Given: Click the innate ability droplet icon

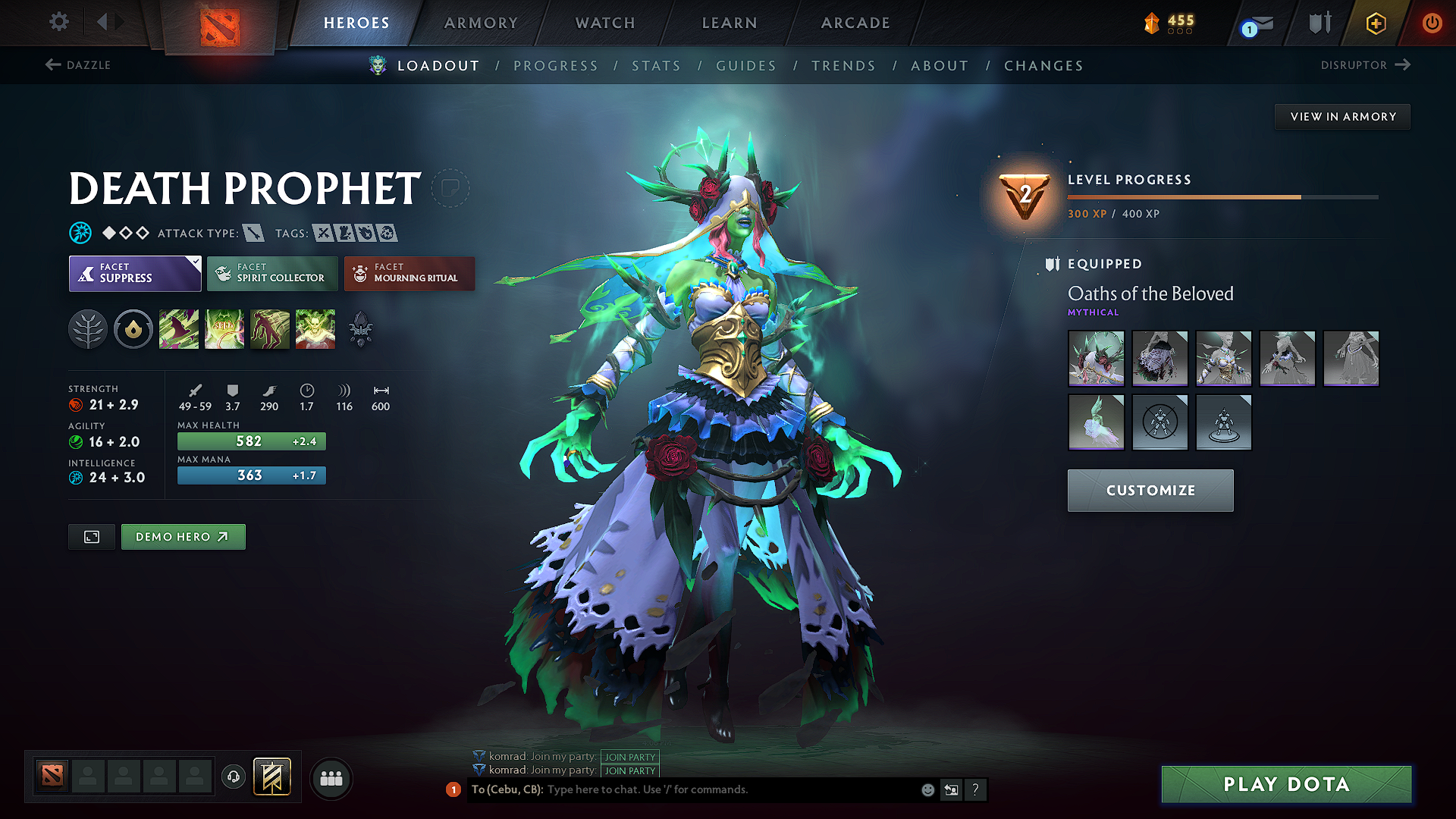Looking at the screenshot, I should click(133, 328).
